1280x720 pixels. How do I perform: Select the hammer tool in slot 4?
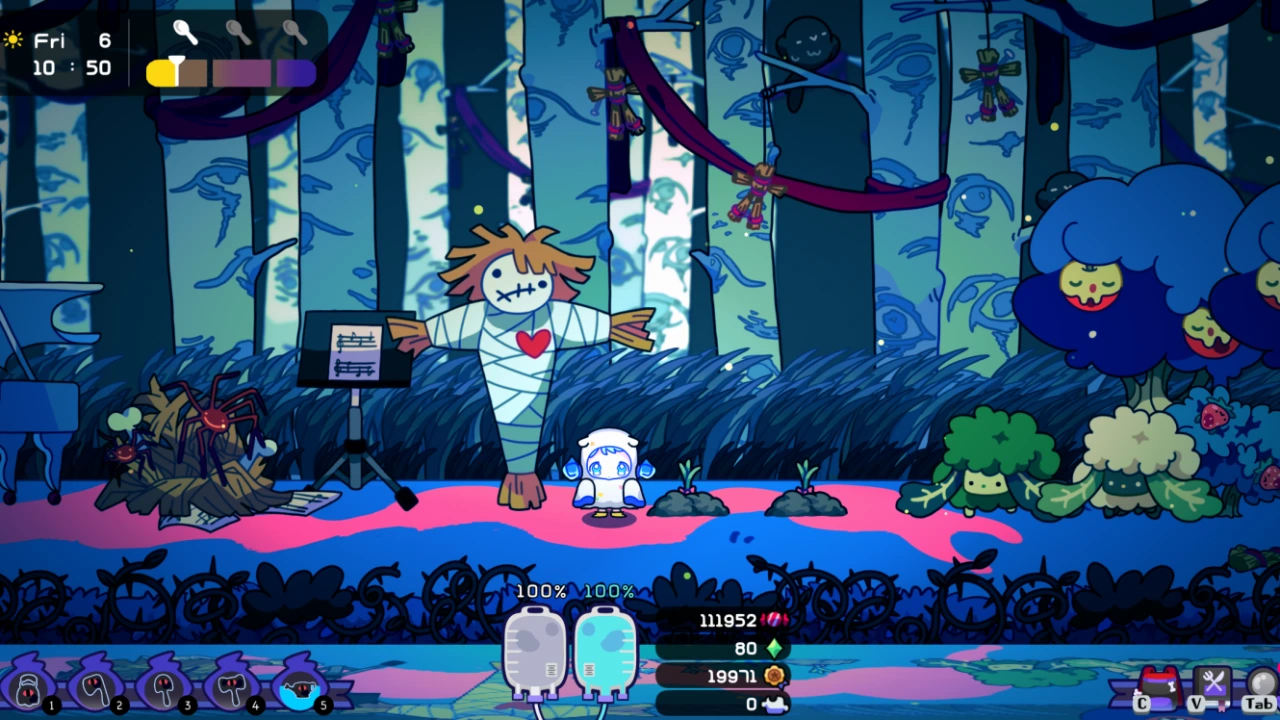point(232,687)
